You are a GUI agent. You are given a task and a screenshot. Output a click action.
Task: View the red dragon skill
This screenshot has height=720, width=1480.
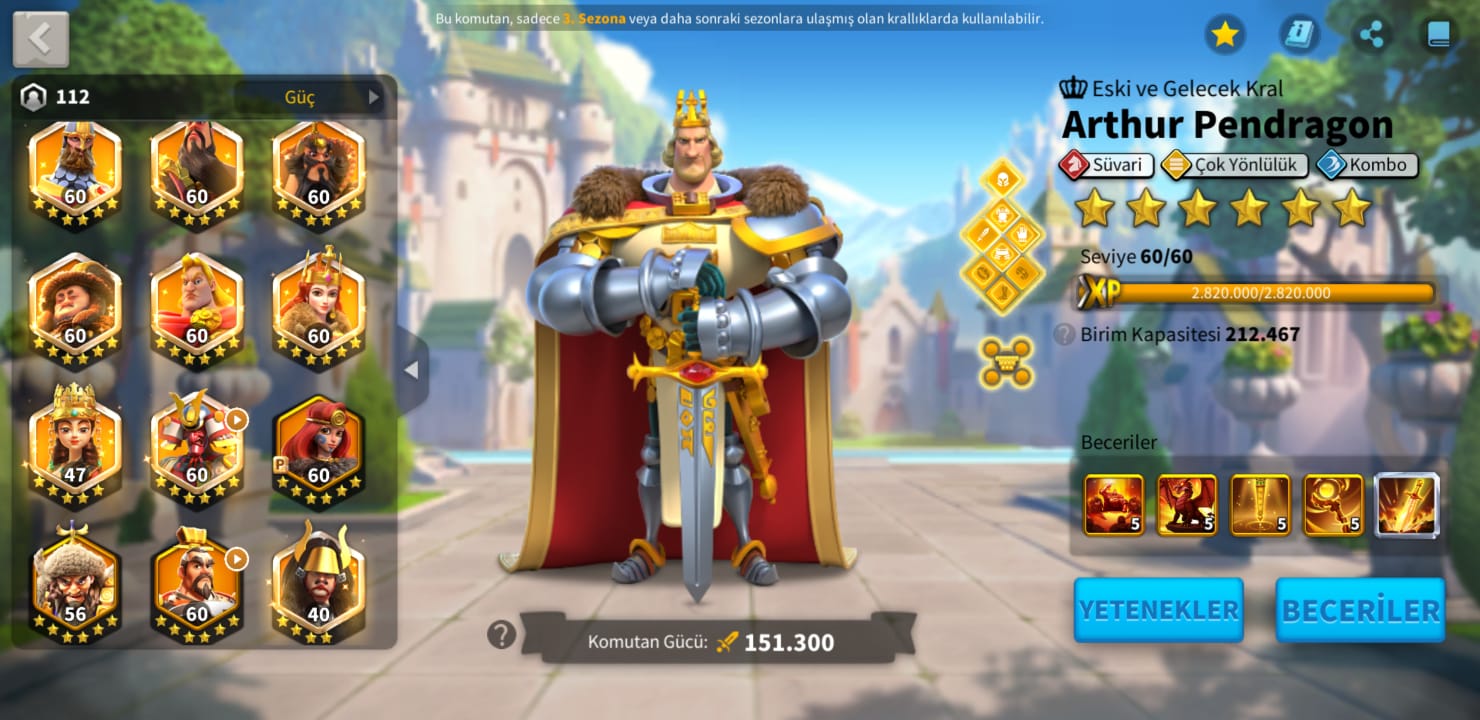pyautogui.click(x=1187, y=505)
